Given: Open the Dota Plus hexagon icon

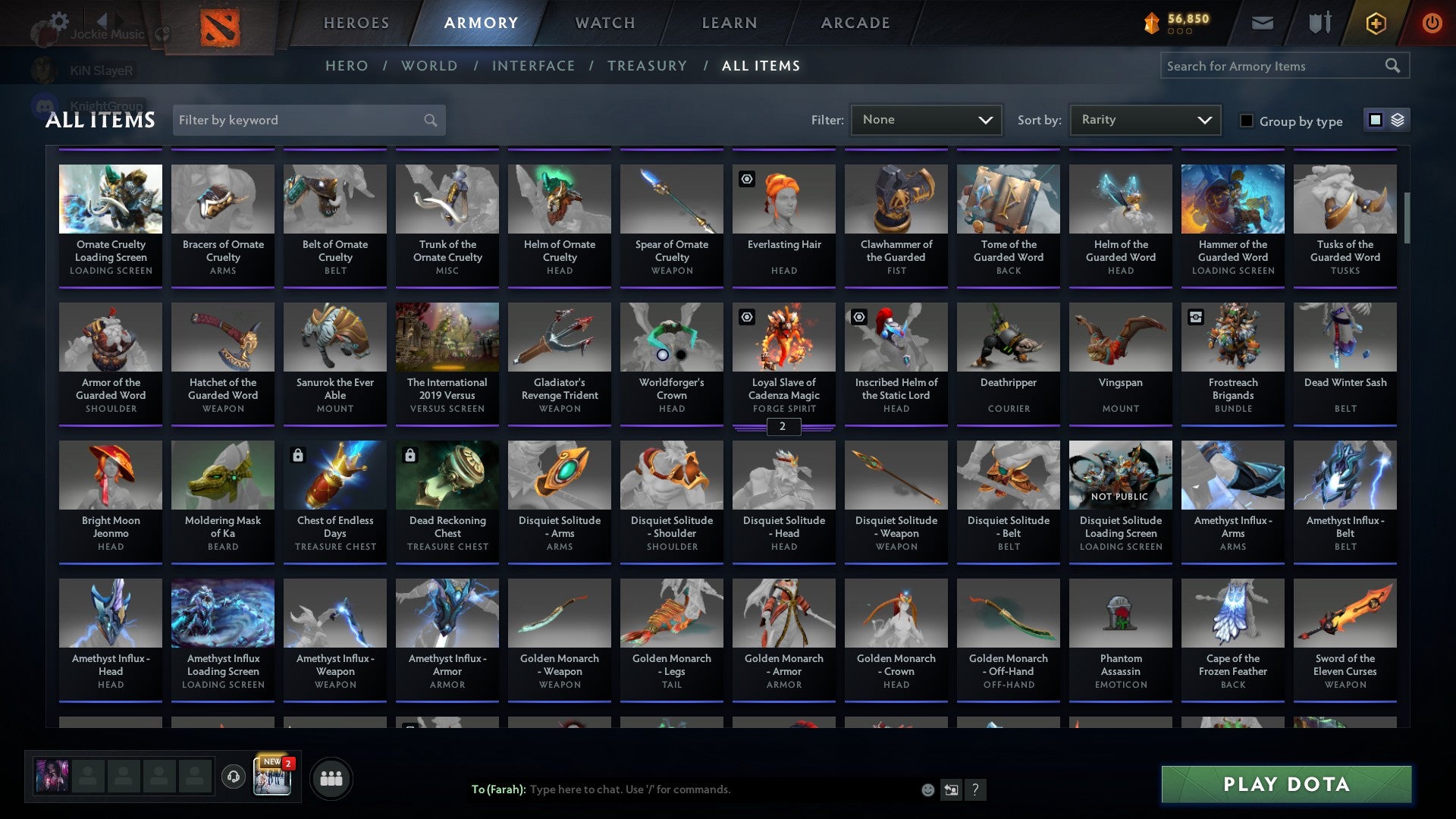Looking at the screenshot, I should coord(1375,23).
